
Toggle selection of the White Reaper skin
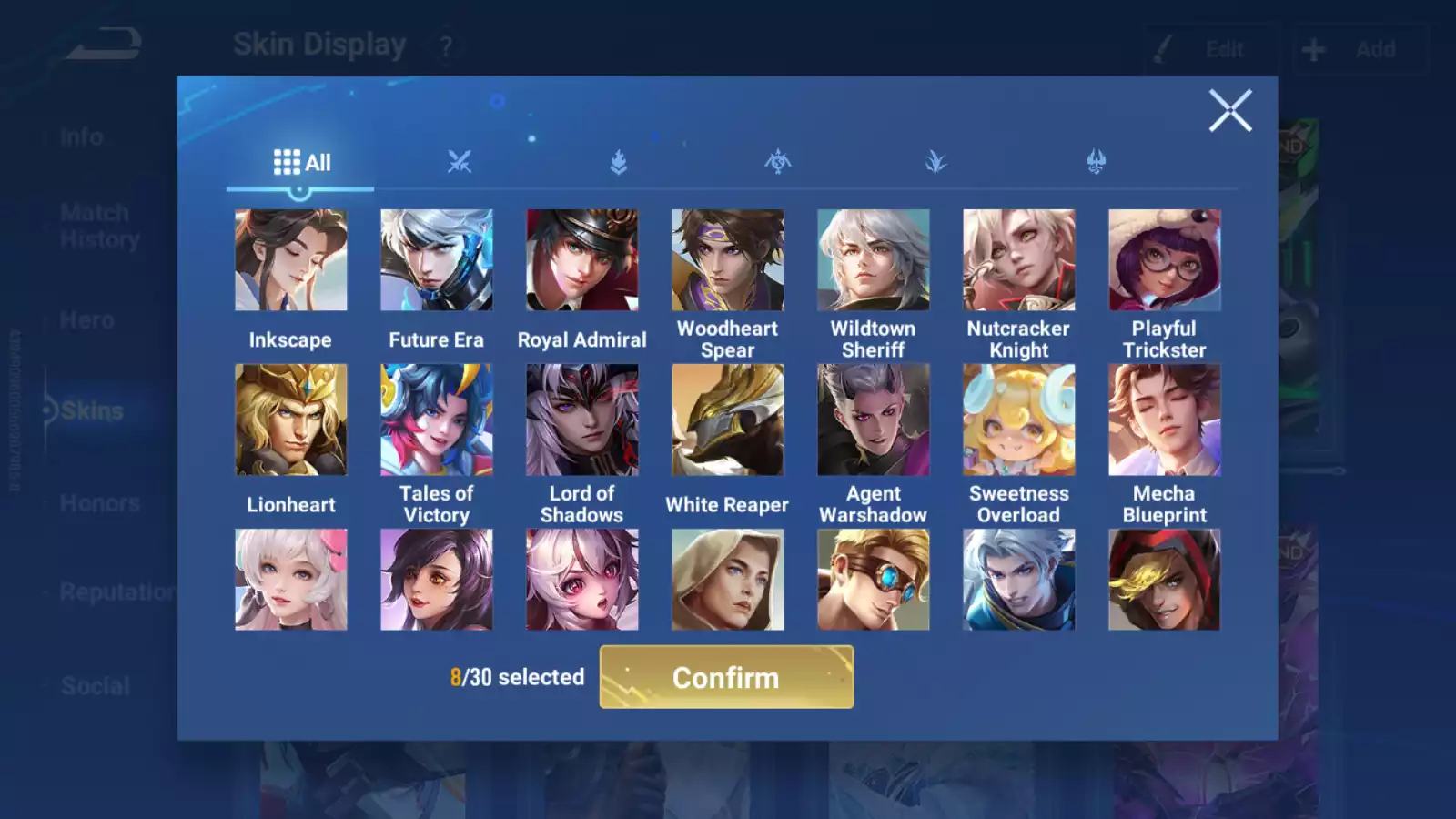(x=727, y=420)
